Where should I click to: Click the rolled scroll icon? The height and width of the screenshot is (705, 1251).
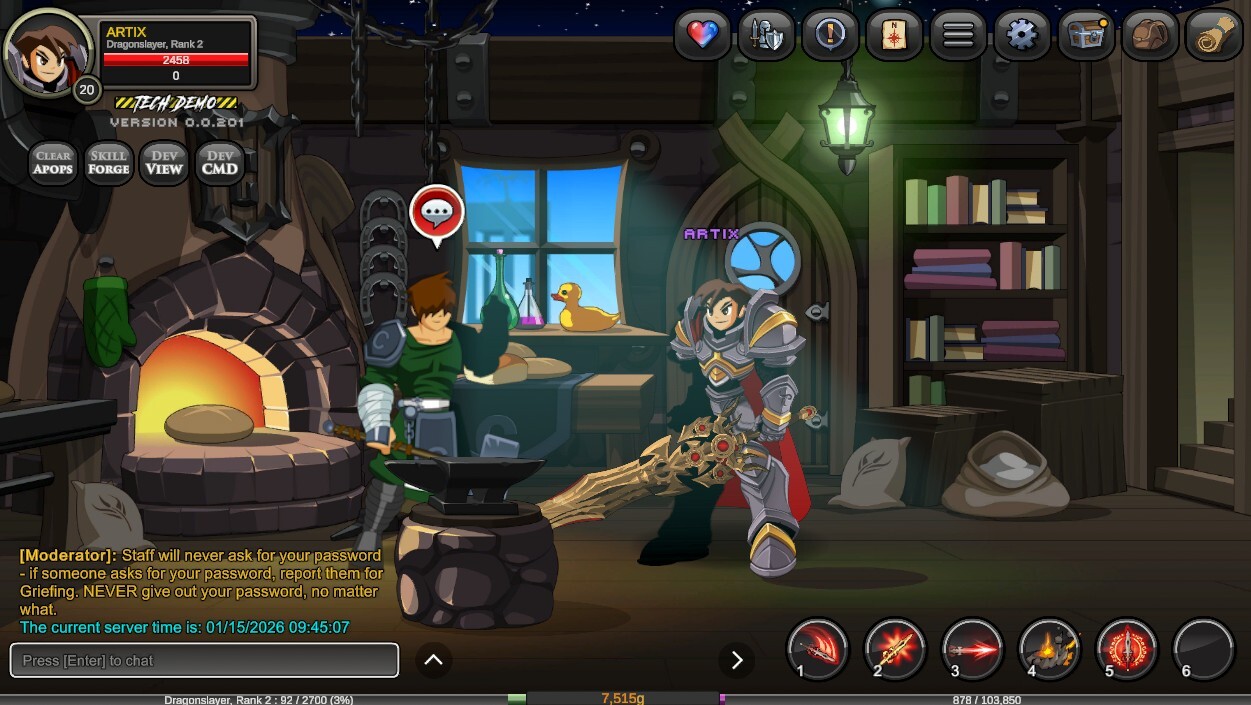(x=1214, y=36)
